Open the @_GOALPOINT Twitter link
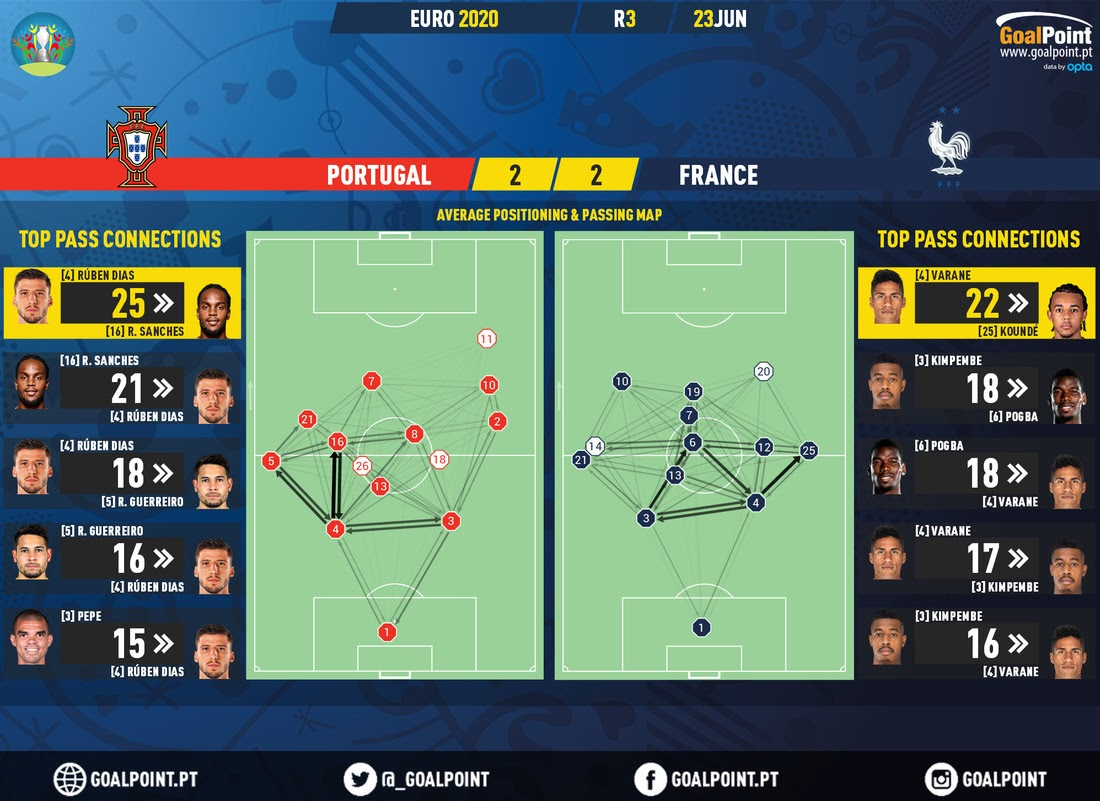This screenshot has width=1100, height=801. click(417, 779)
